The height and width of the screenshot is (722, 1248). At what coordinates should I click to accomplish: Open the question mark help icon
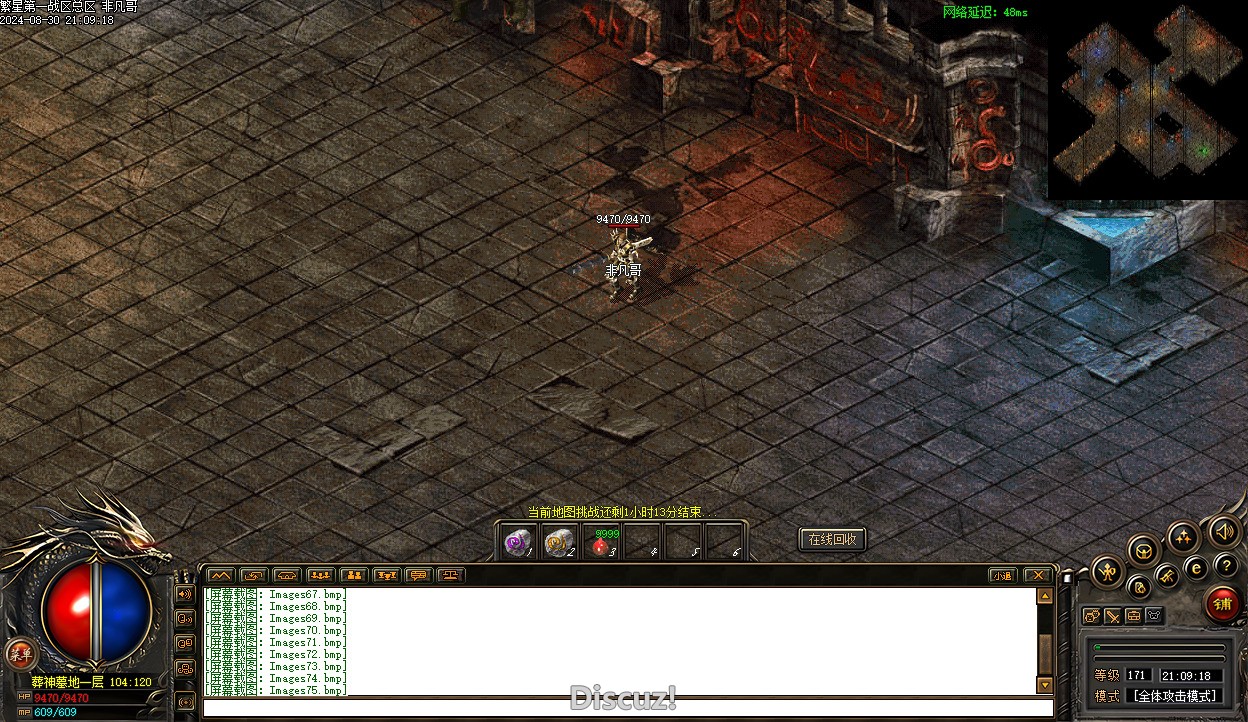tap(1225, 567)
